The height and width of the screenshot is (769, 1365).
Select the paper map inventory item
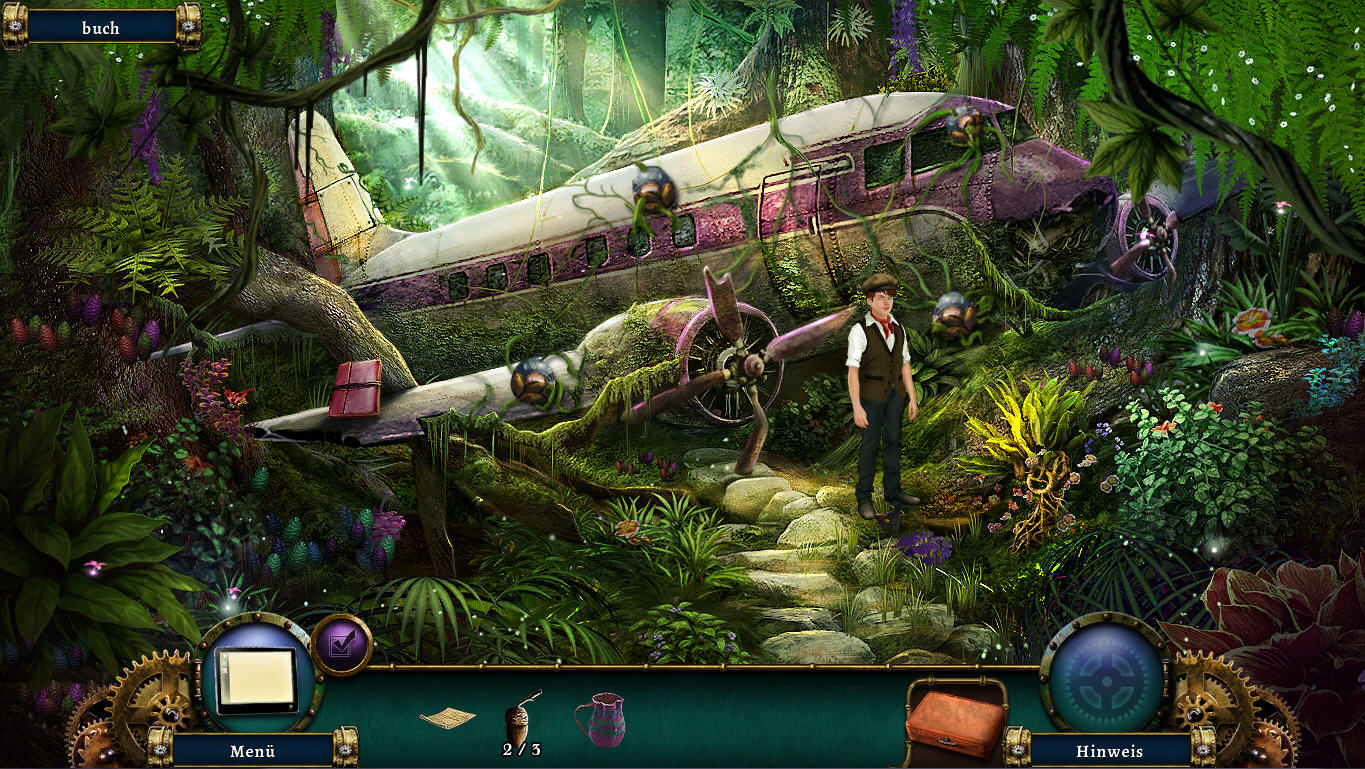(447, 717)
